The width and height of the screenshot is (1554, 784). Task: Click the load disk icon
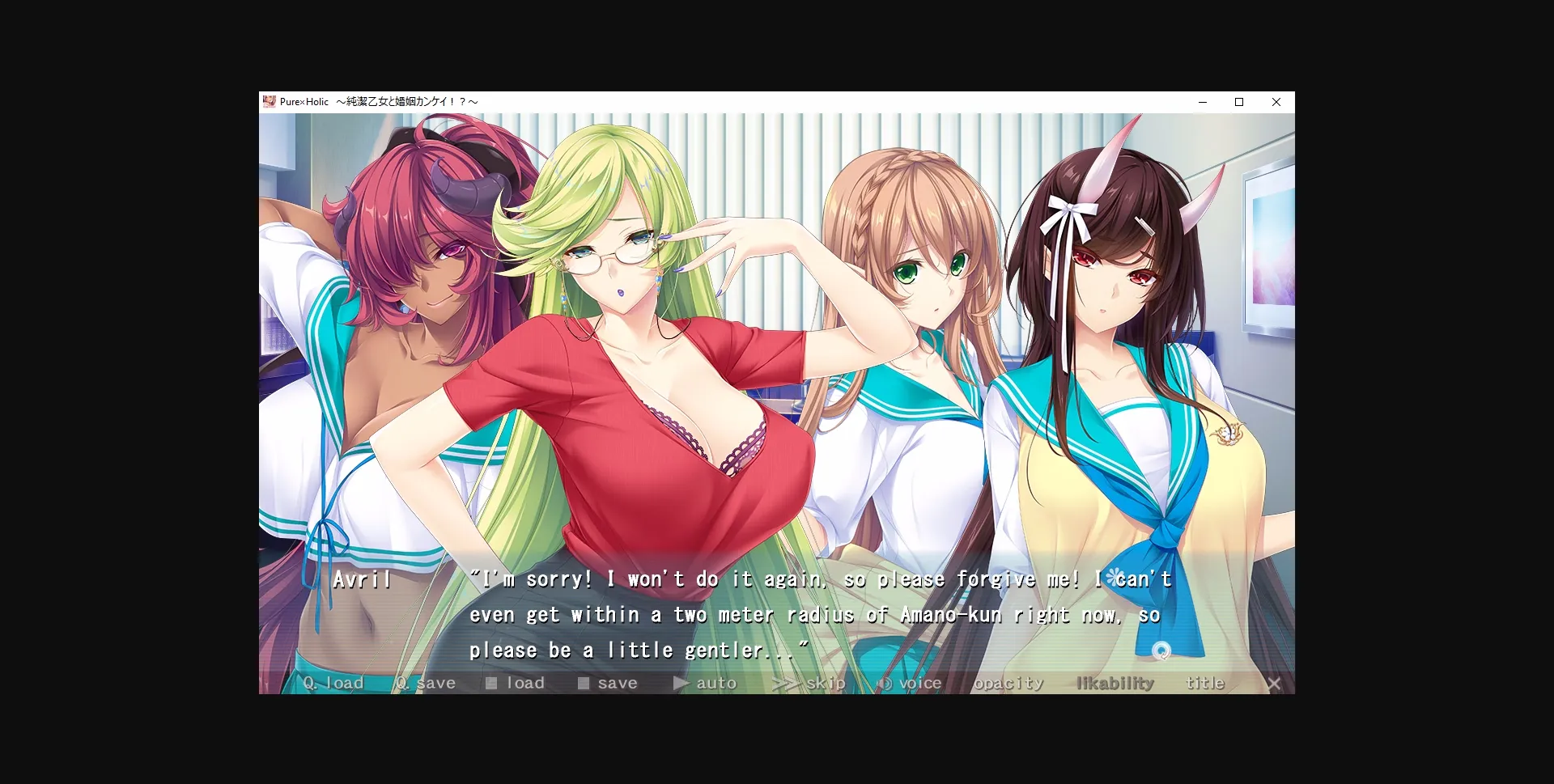coord(490,683)
